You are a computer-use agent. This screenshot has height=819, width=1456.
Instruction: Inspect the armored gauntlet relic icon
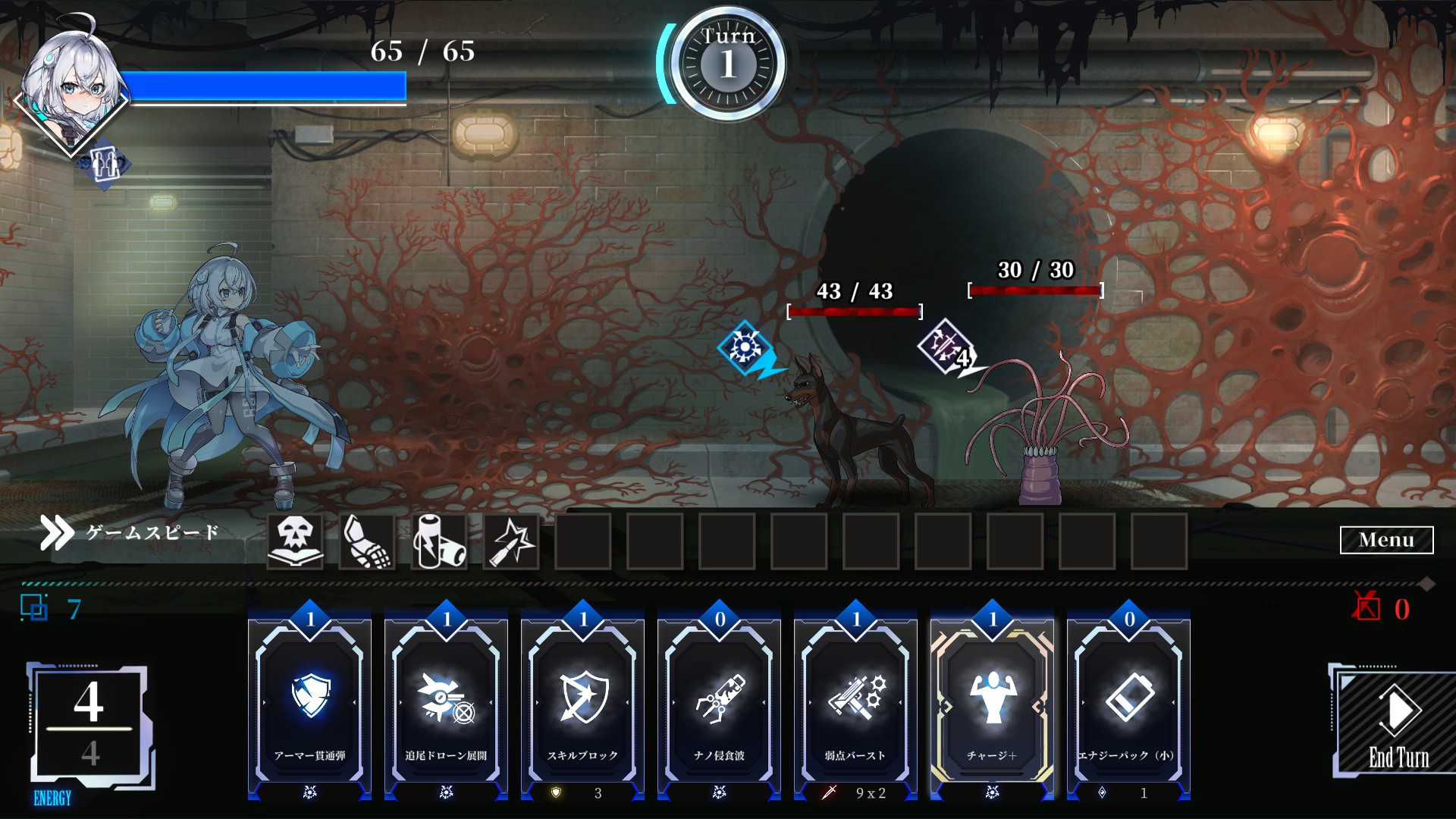[367, 541]
